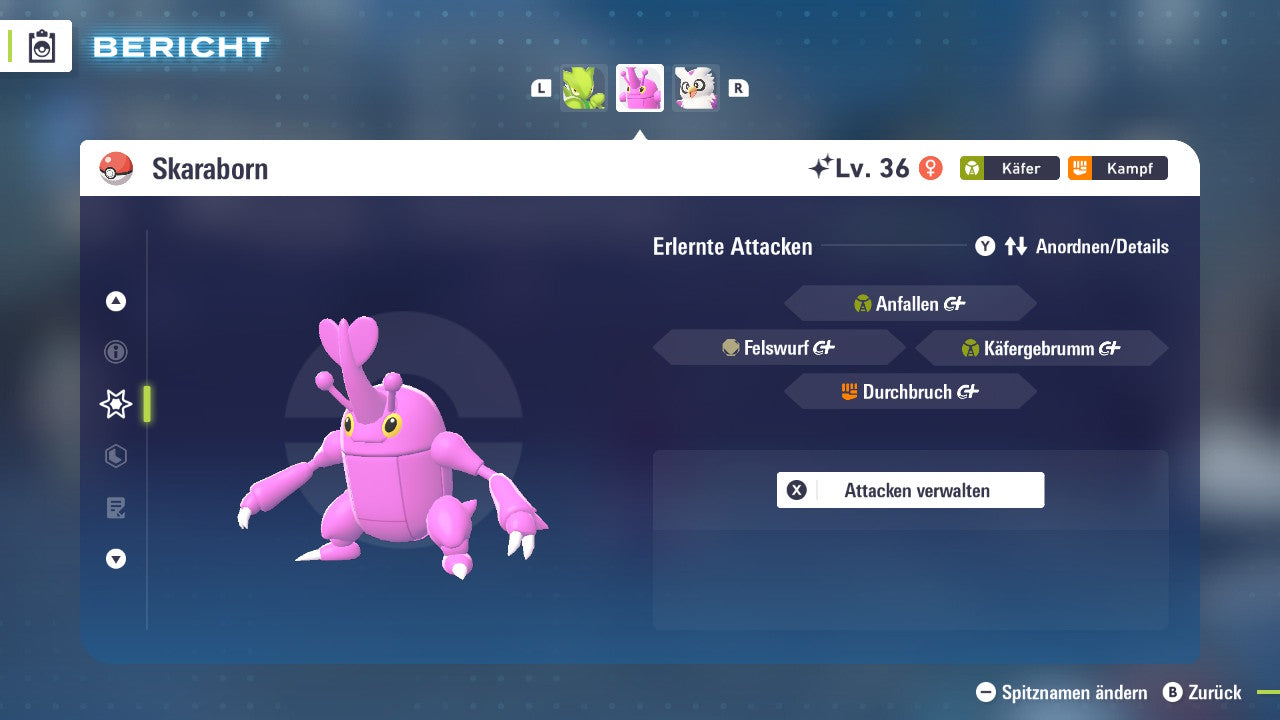Expand the downward arrow below the sidebar
The image size is (1280, 720).
click(x=115, y=560)
